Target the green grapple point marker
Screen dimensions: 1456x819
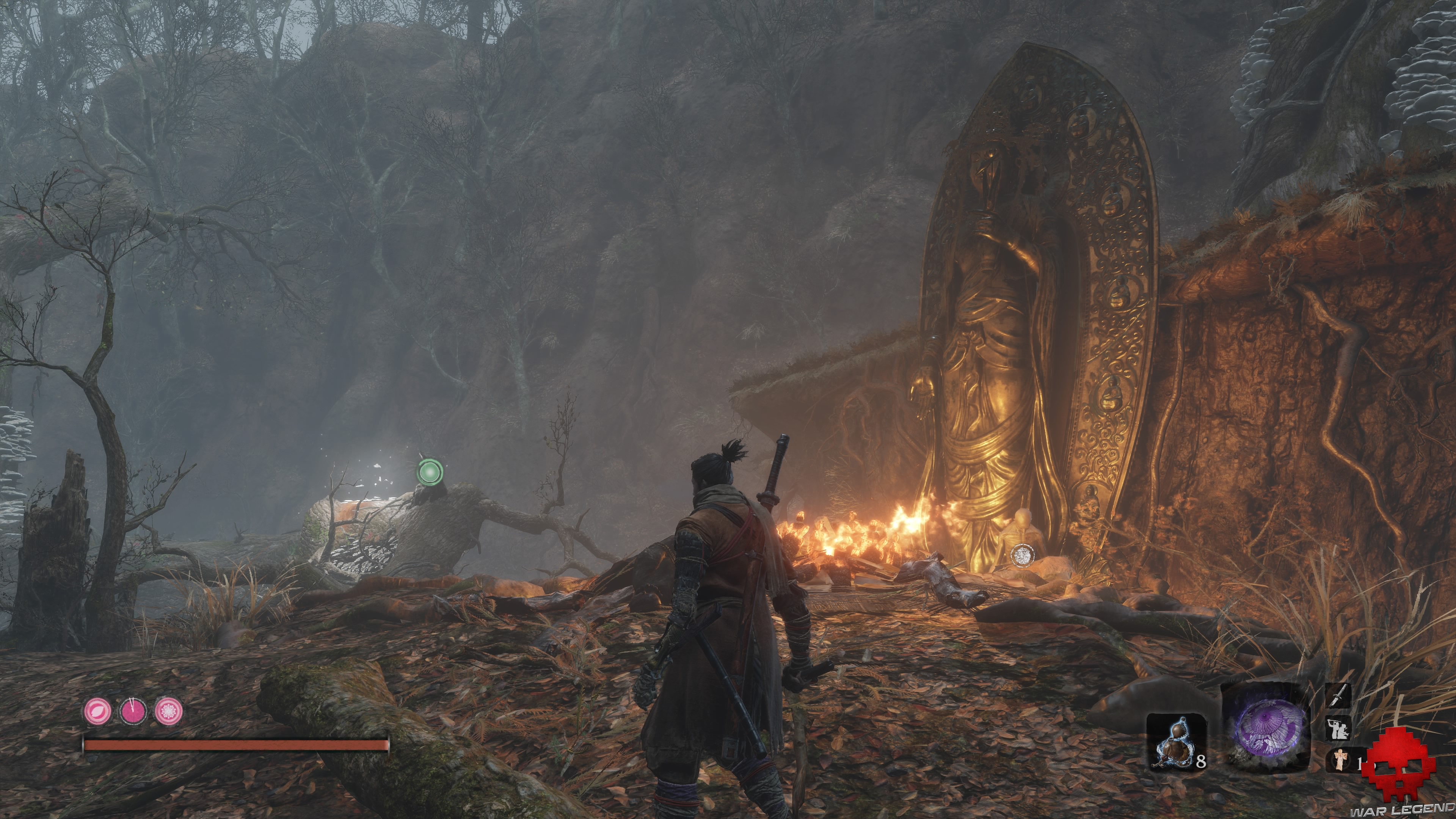[x=430, y=471]
